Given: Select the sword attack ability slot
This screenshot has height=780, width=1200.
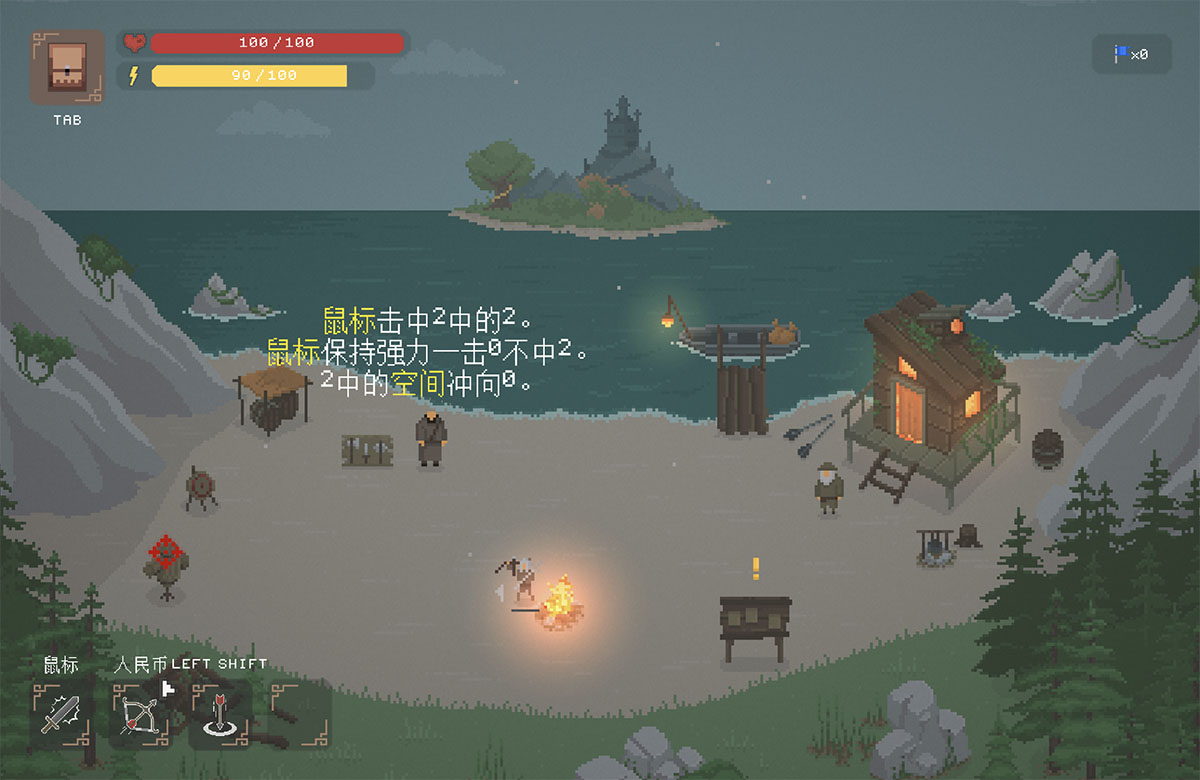Looking at the screenshot, I should tap(62, 714).
